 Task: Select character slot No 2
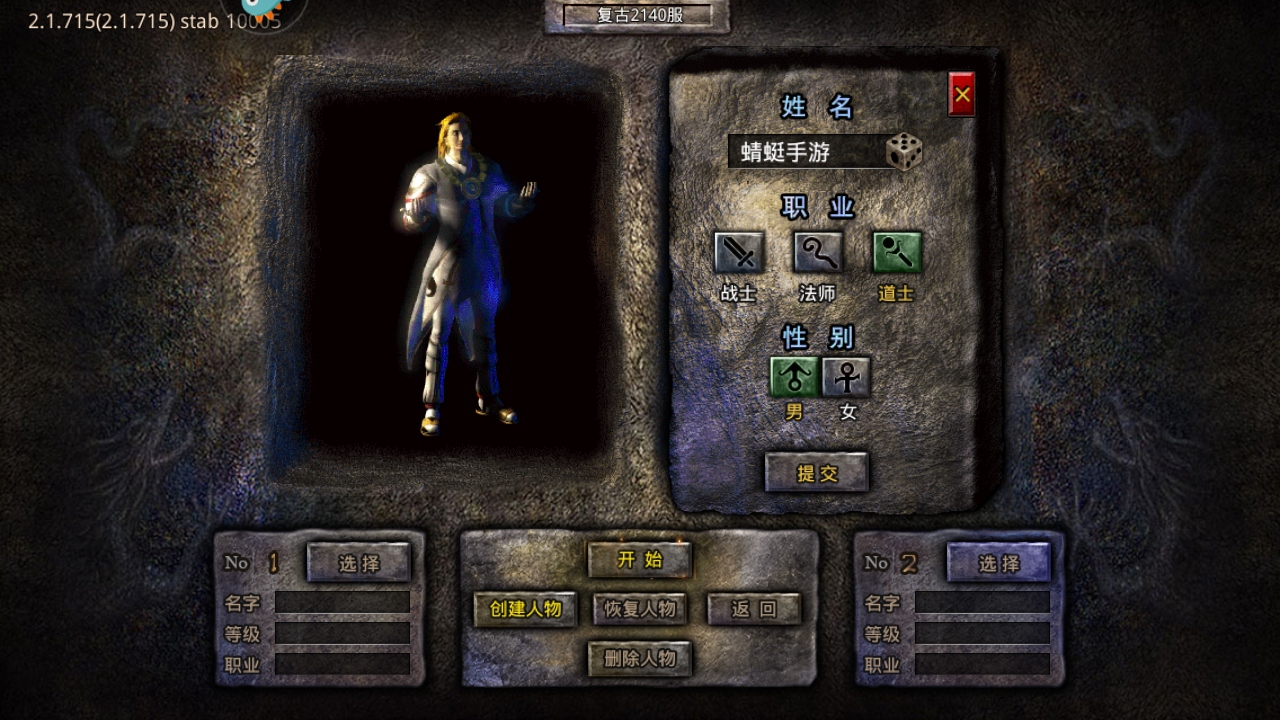tap(999, 563)
